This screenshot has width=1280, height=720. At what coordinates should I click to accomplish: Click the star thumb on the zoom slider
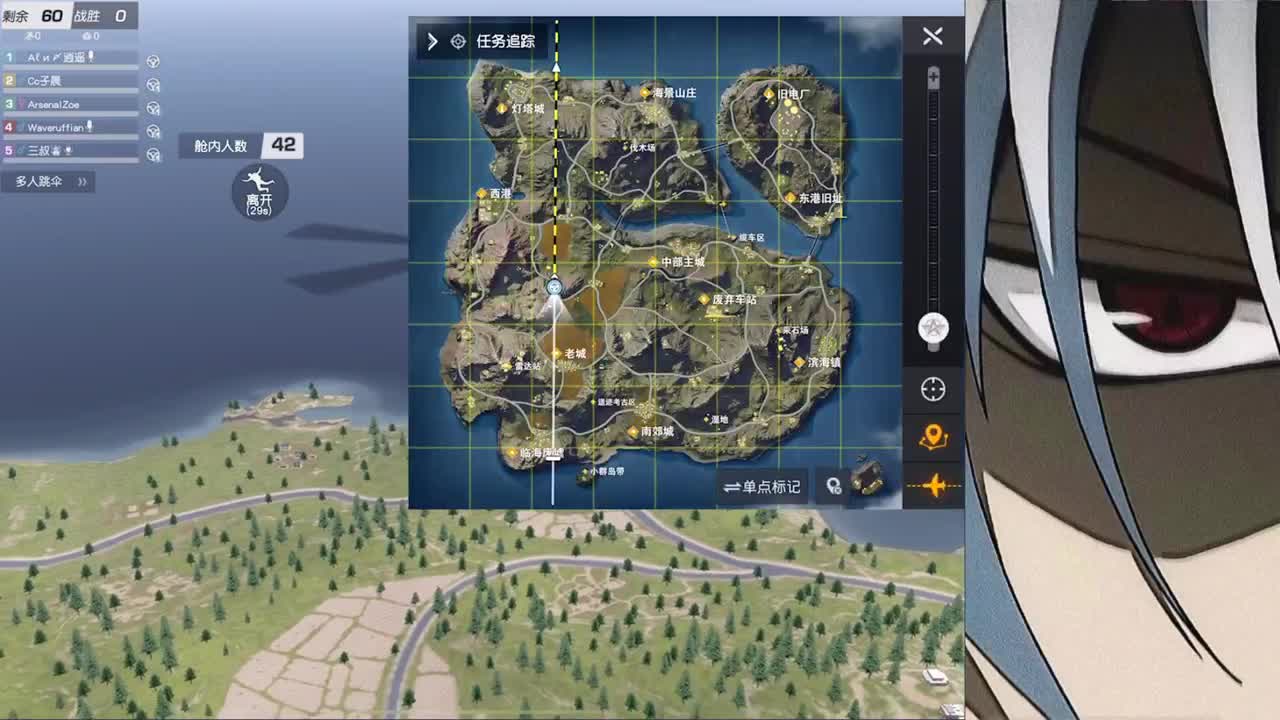[x=932, y=326]
